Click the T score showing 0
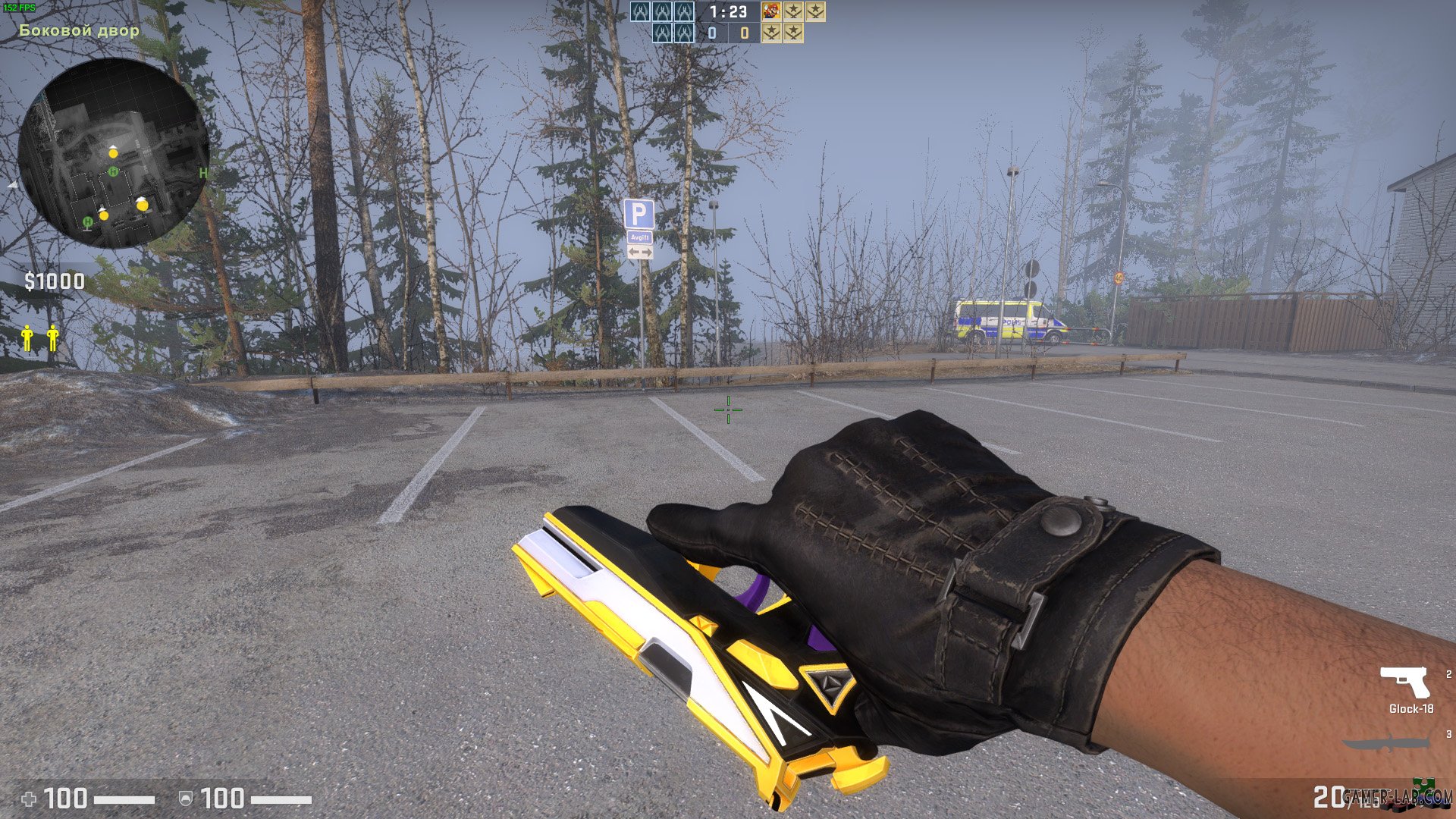The width and height of the screenshot is (1456, 819). (x=744, y=33)
